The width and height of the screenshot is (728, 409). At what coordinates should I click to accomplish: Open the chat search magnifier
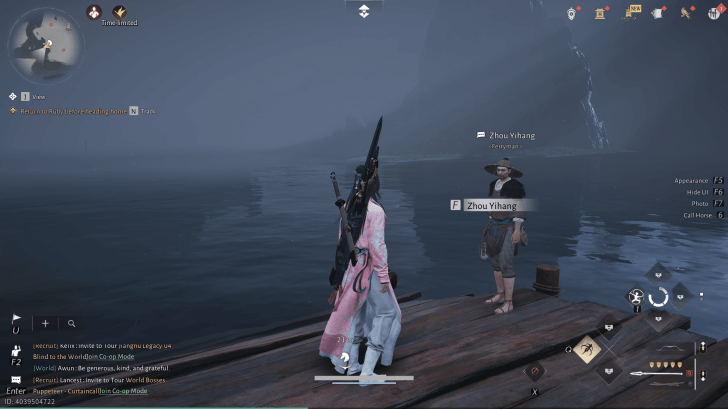[x=72, y=324]
